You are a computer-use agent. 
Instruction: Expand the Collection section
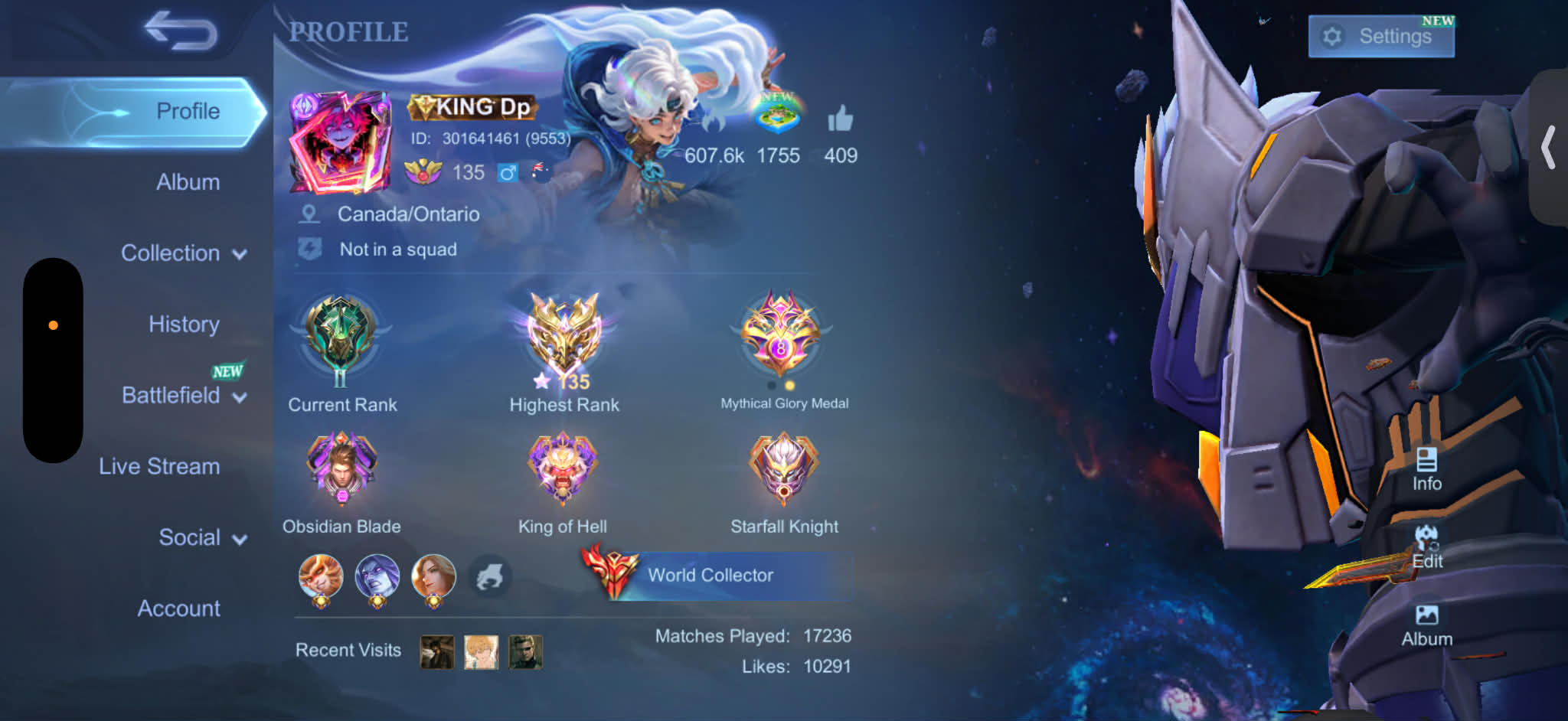pos(183,253)
